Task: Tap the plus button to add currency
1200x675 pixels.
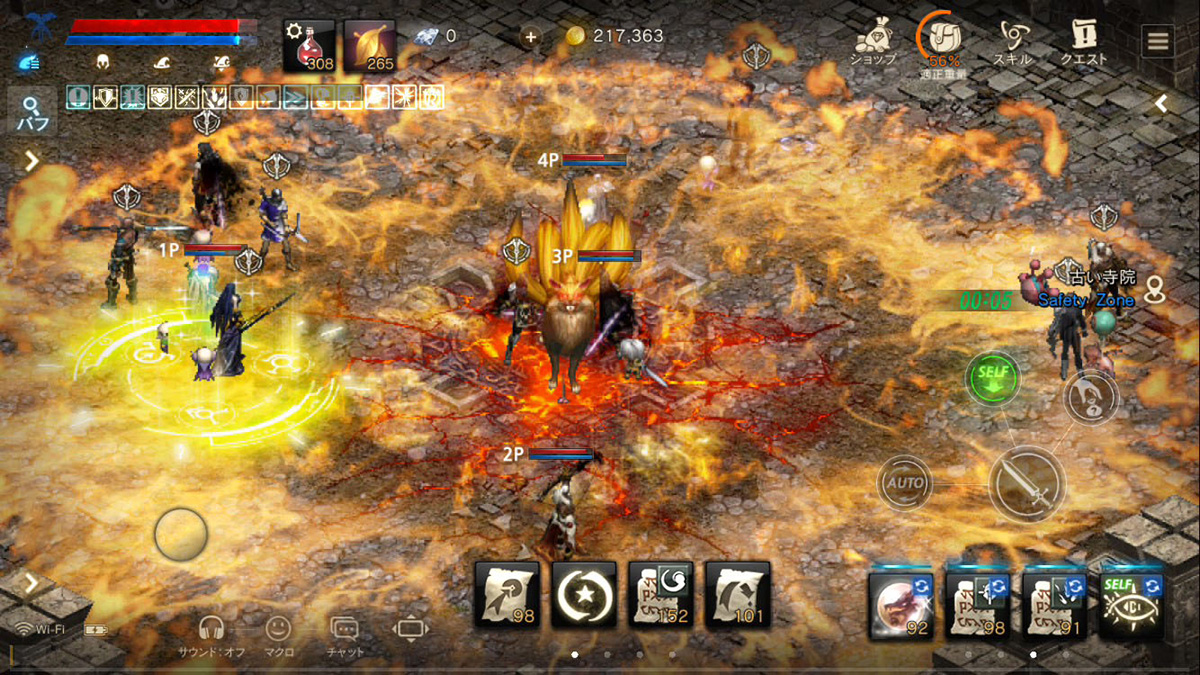Action: coord(530,37)
